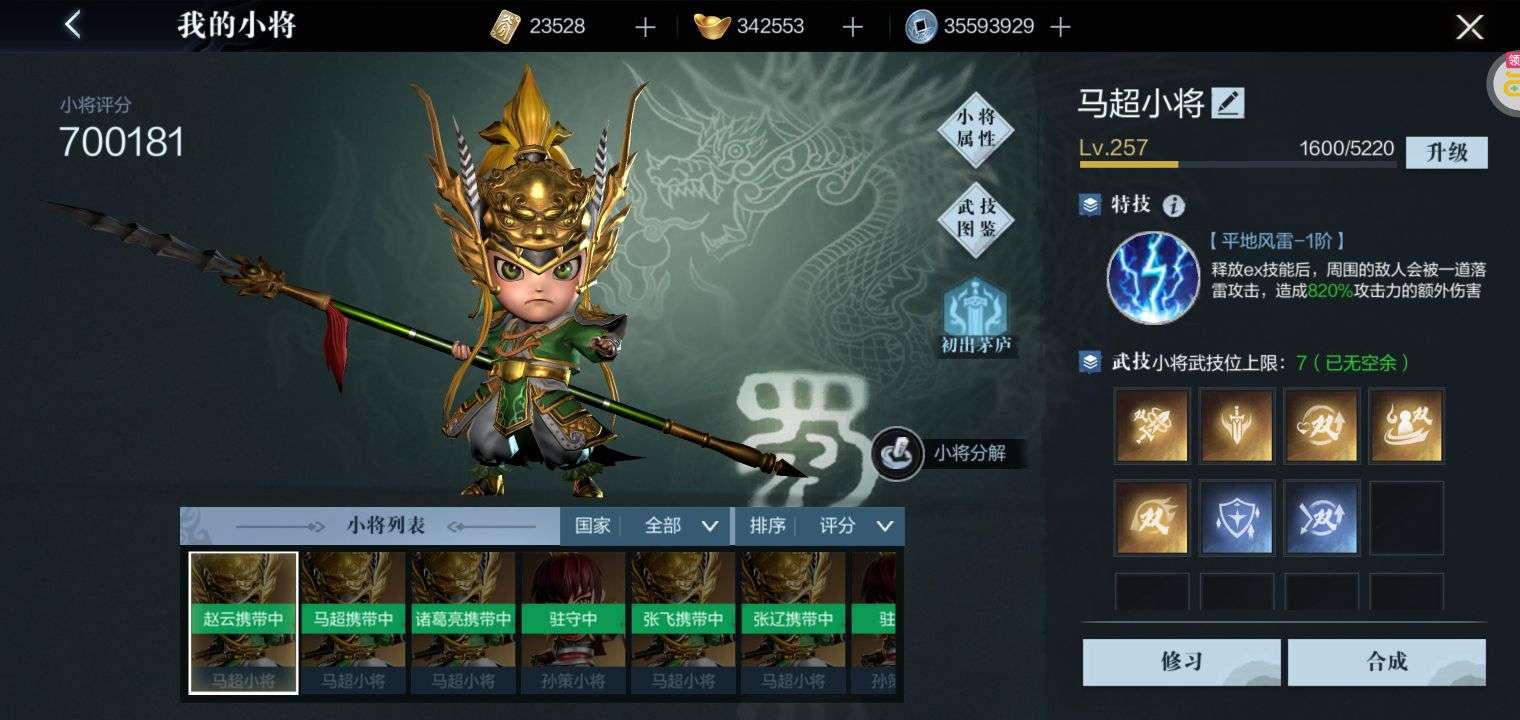Viewport: 1520px width, 720px height.
Task: Add more copper coin currency
Action: click(1061, 27)
